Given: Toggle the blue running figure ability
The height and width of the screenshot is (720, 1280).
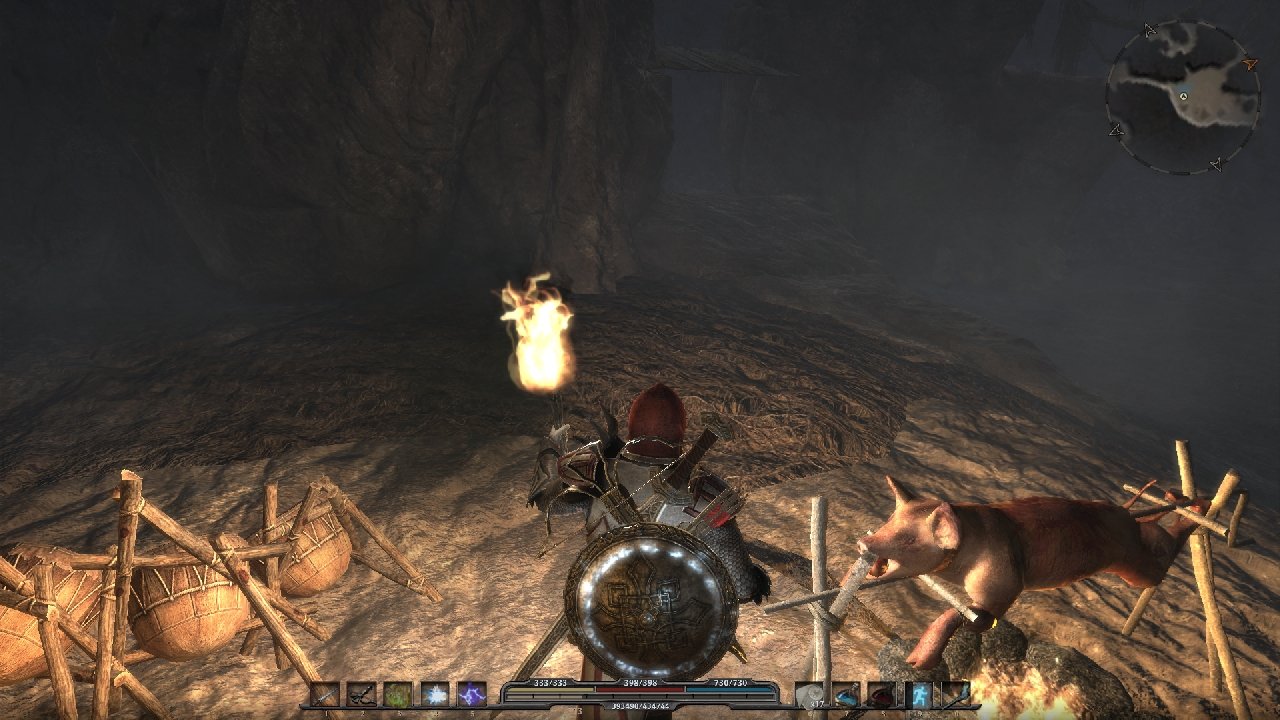Looking at the screenshot, I should tap(919, 694).
